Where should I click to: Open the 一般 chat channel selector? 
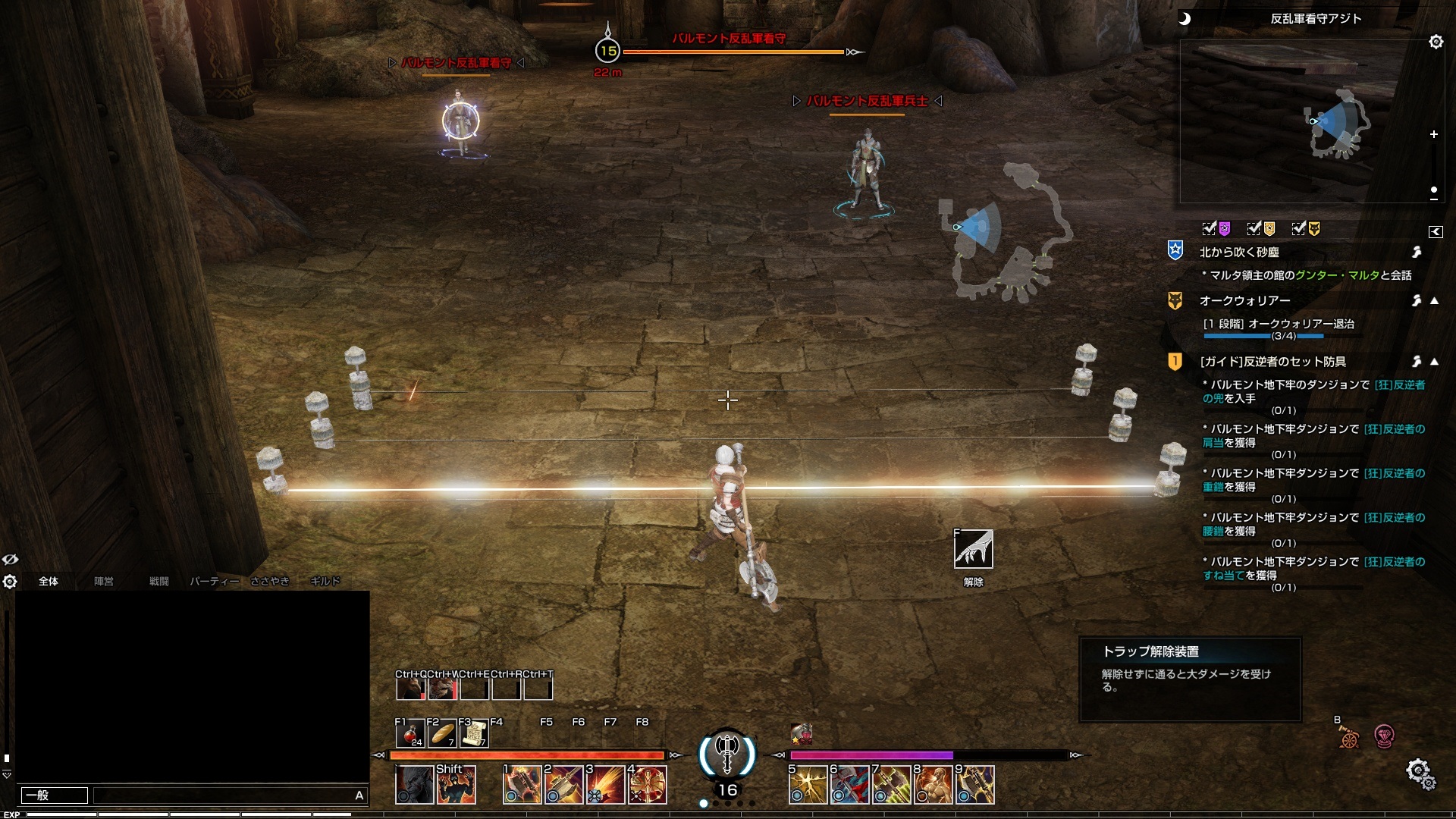point(54,795)
